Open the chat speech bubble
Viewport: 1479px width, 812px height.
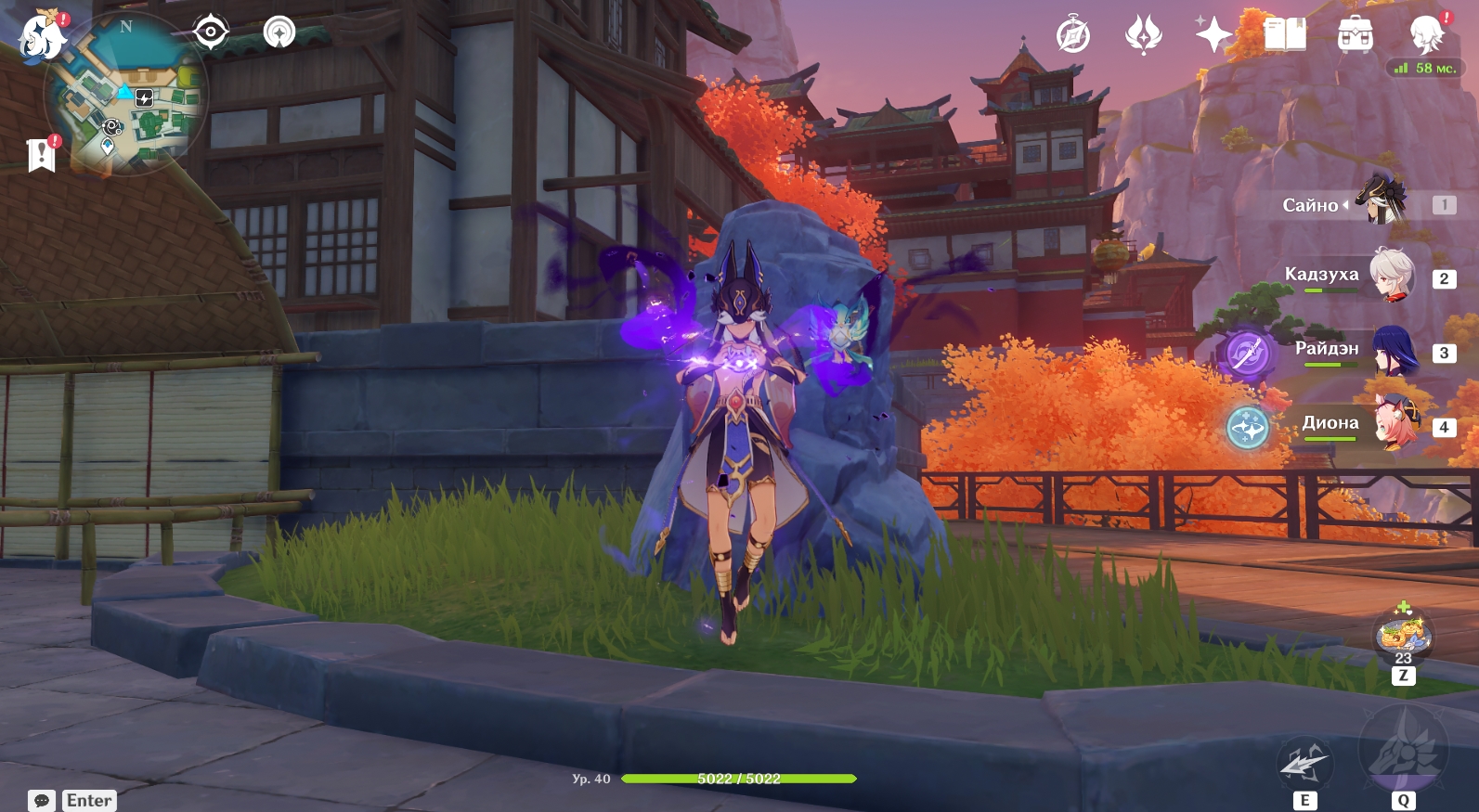pos(42,800)
